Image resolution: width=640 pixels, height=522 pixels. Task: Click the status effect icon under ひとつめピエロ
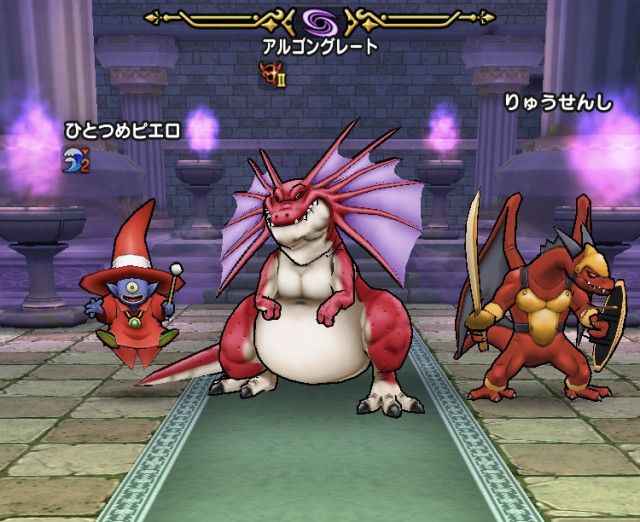pyautogui.click(x=75, y=159)
